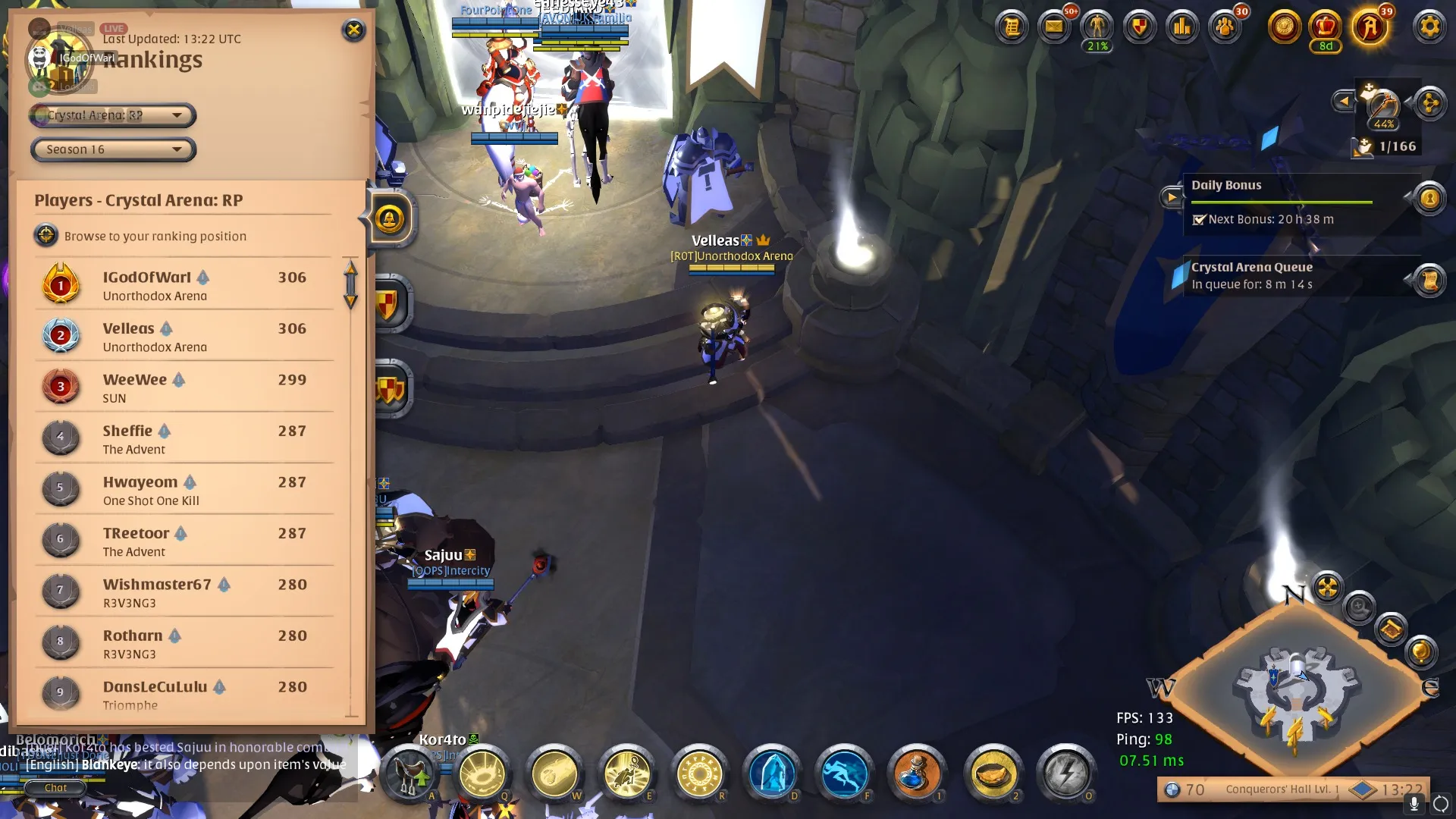The width and height of the screenshot is (1456, 819).
Task: Use the potion in slot 1
Action: [916, 773]
